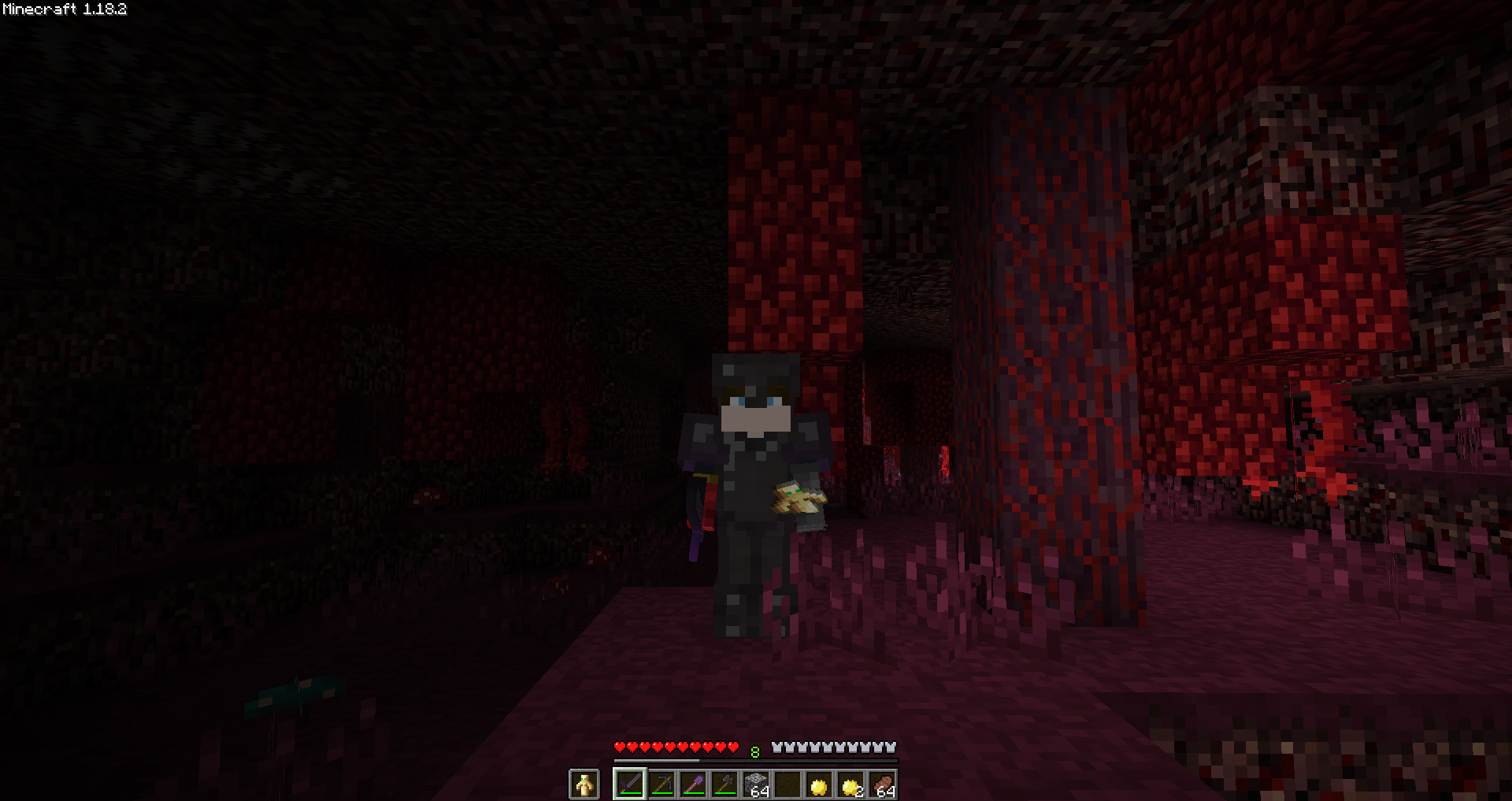
Task: Click the Minecraft 1.18.2 version text
Action: click(63, 9)
